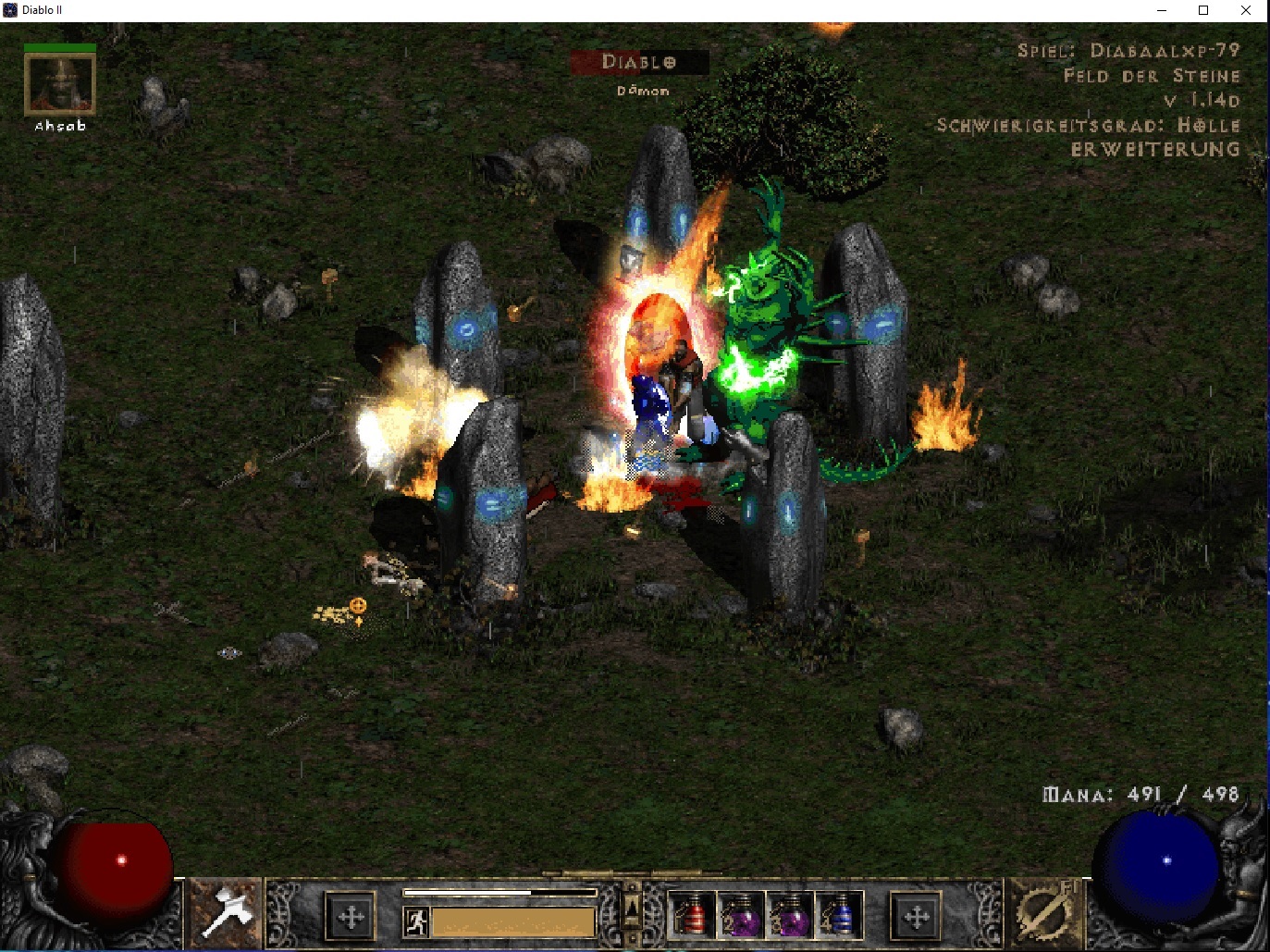Viewport: 1270px width, 952px height.
Task: Toggle the left mini-panel arrow button
Action: coord(351,916)
